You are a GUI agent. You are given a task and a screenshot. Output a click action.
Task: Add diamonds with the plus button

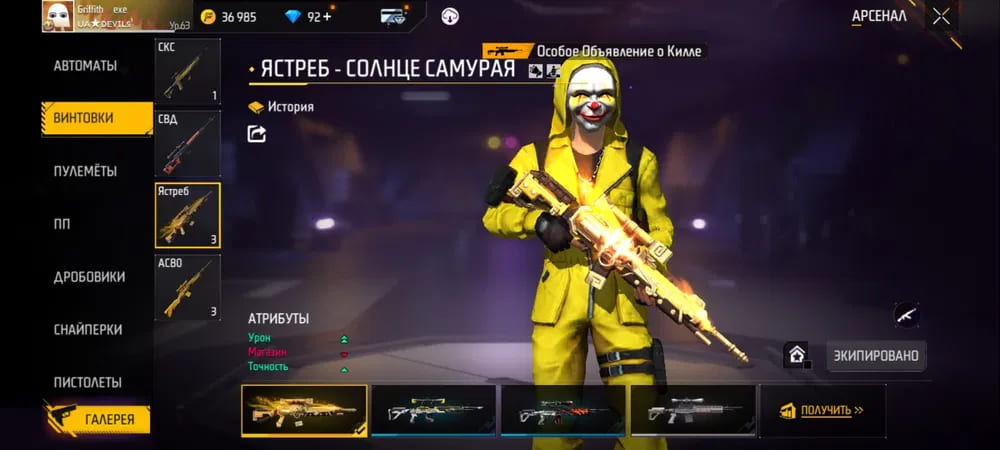[x=328, y=17]
